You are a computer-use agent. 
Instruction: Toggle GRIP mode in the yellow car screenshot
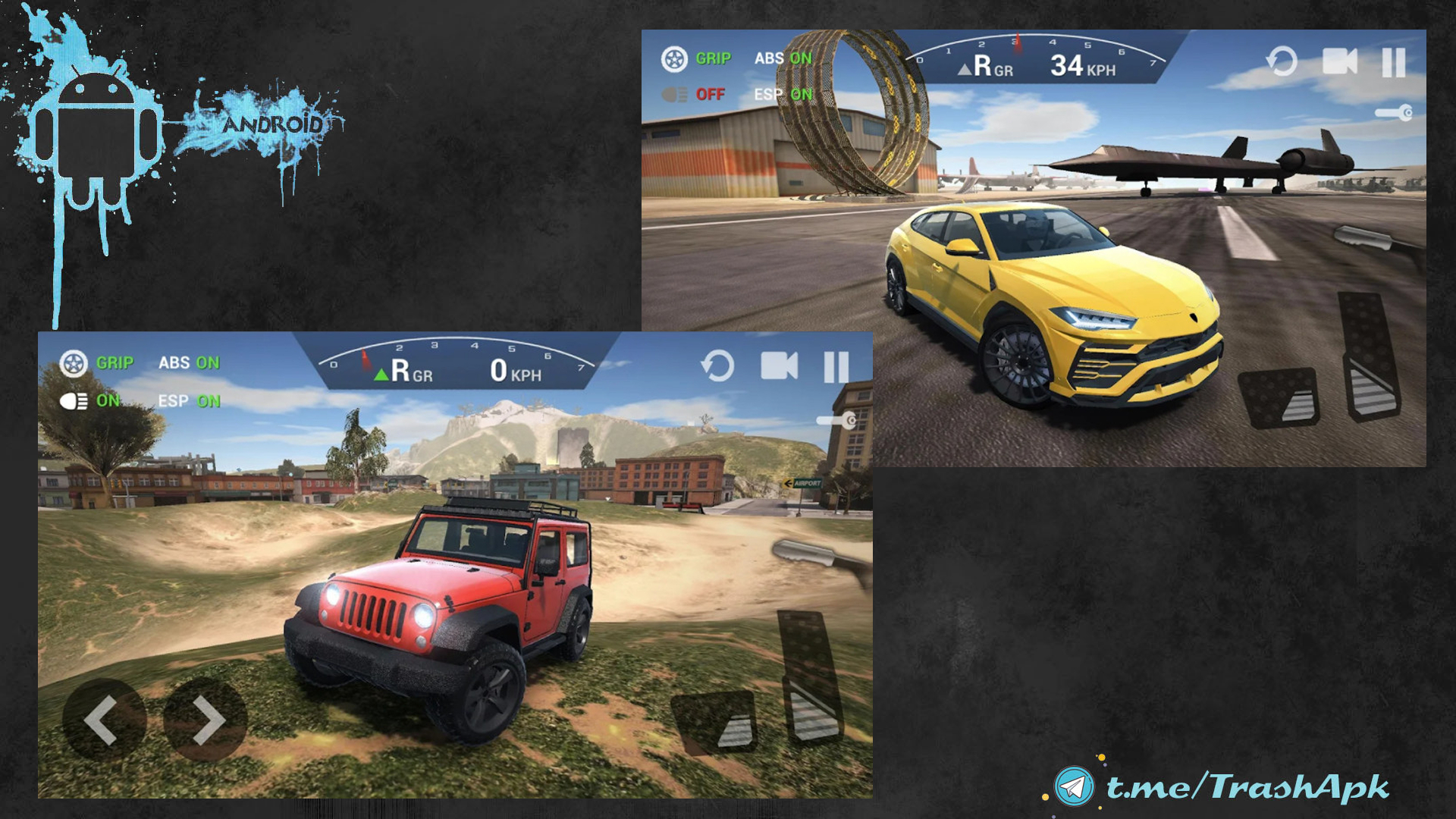696,58
